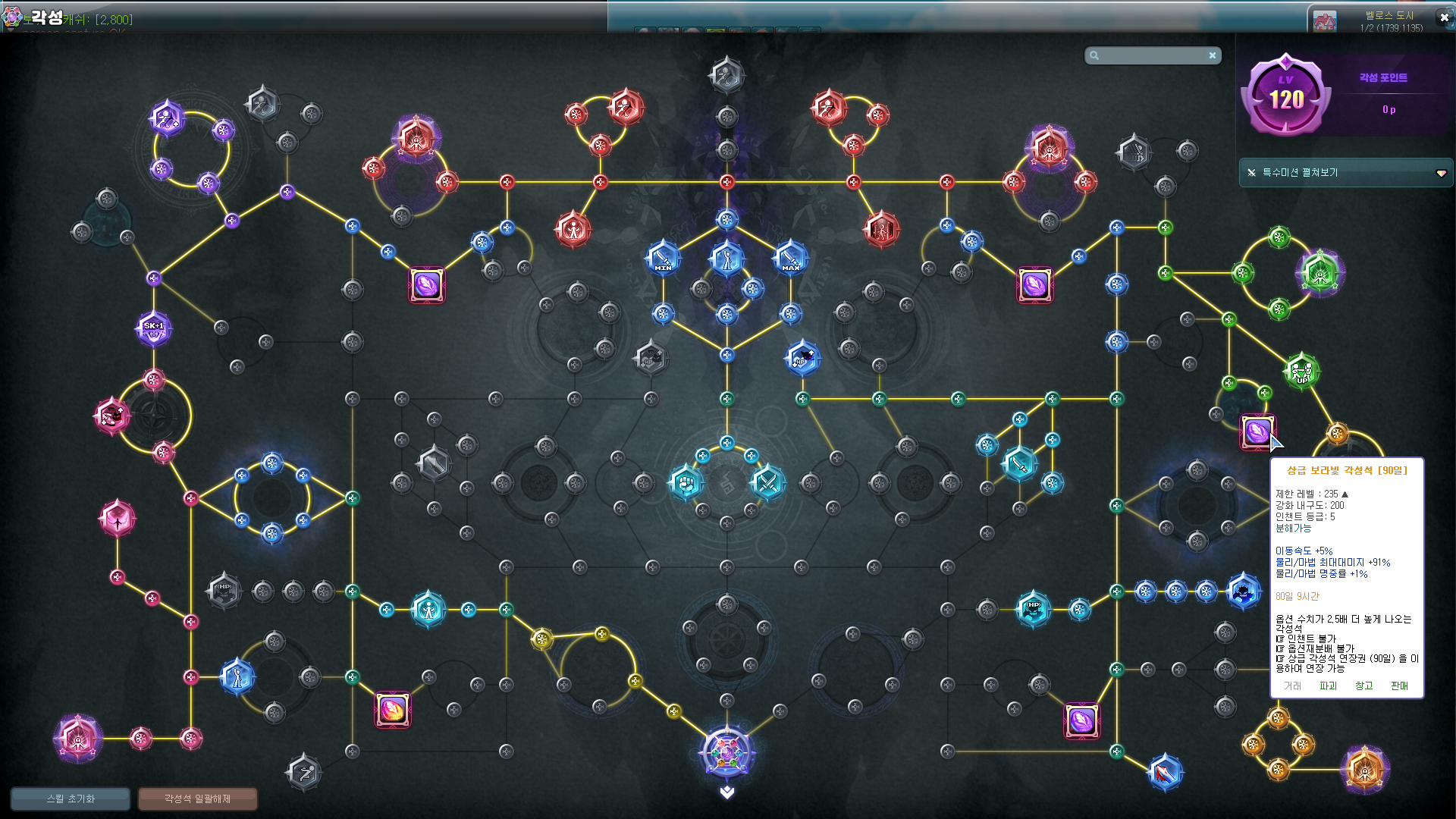Select the cyan fist skill node

[686, 482]
